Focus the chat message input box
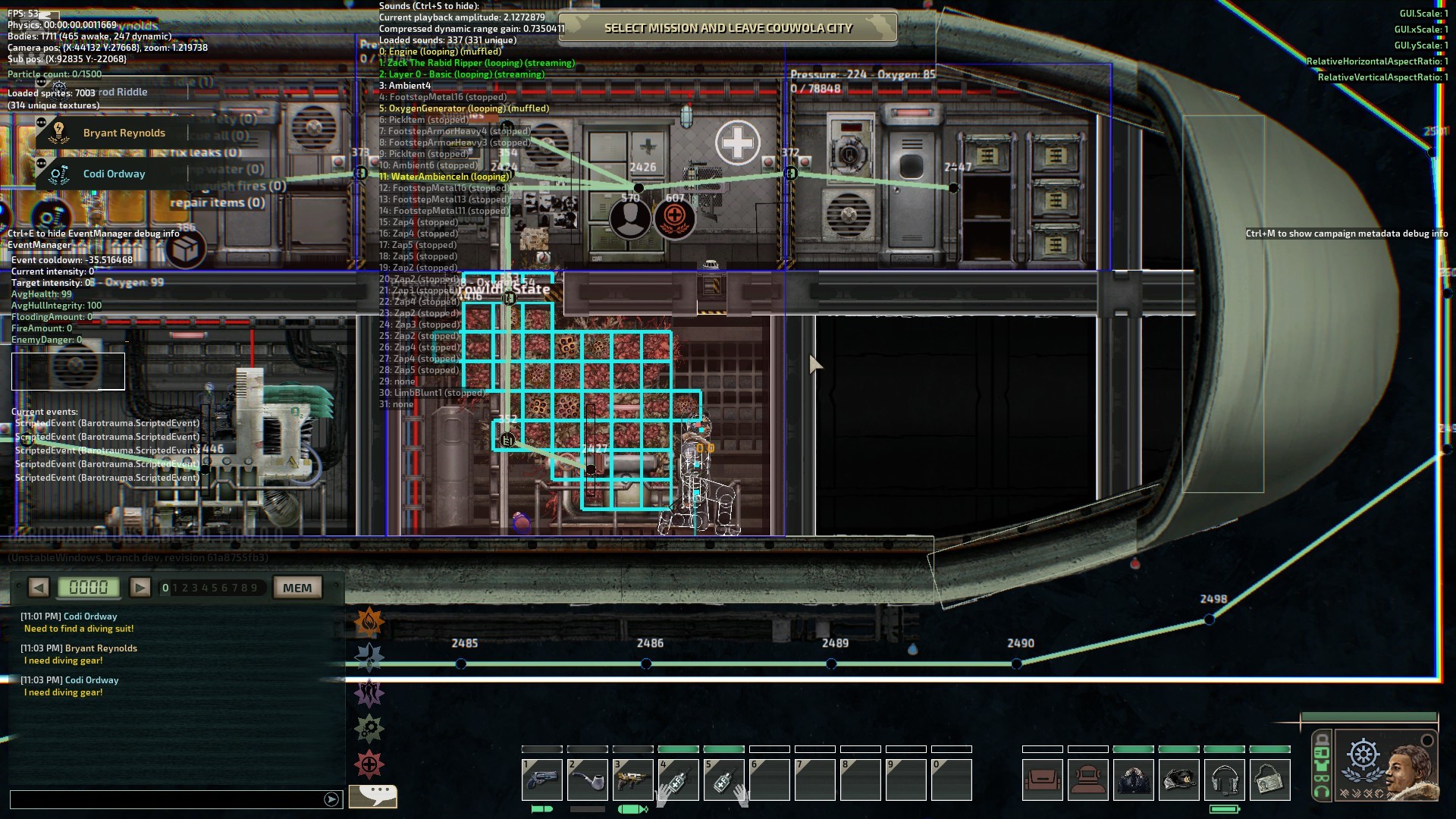Viewport: 1456px width, 819px height. click(x=167, y=799)
